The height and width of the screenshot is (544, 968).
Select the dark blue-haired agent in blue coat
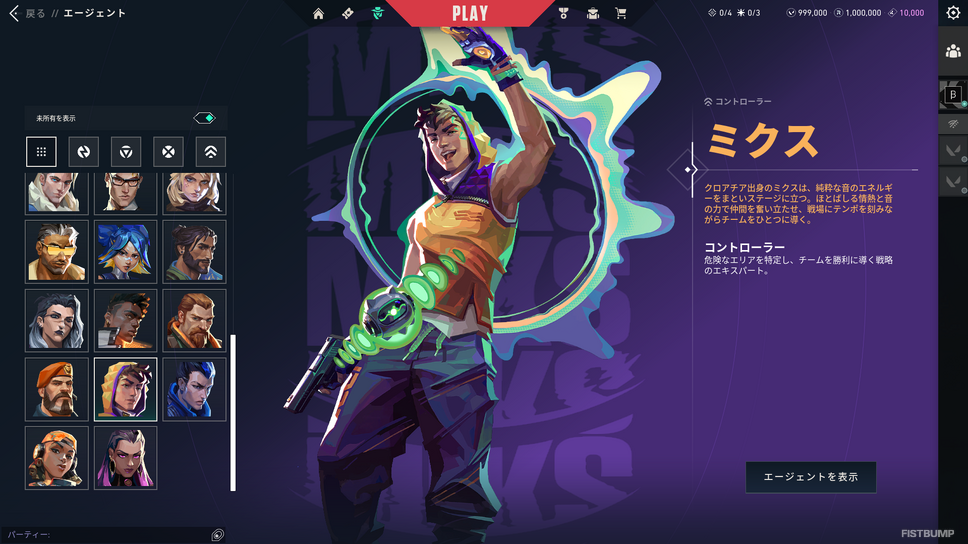pyautogui.click(x=195, y=390)
